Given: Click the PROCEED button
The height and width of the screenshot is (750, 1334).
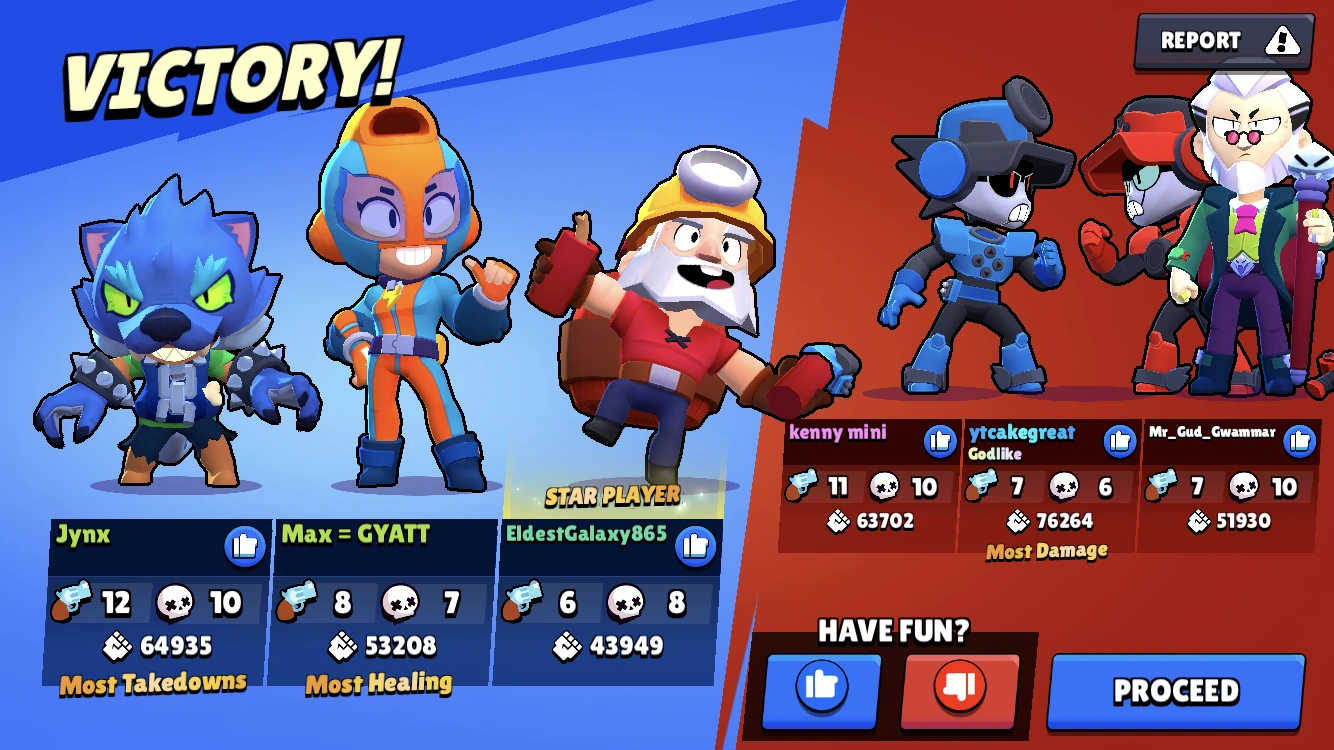Looking at the screenshot, I should pyautogui.click(x=1175, y=690).
